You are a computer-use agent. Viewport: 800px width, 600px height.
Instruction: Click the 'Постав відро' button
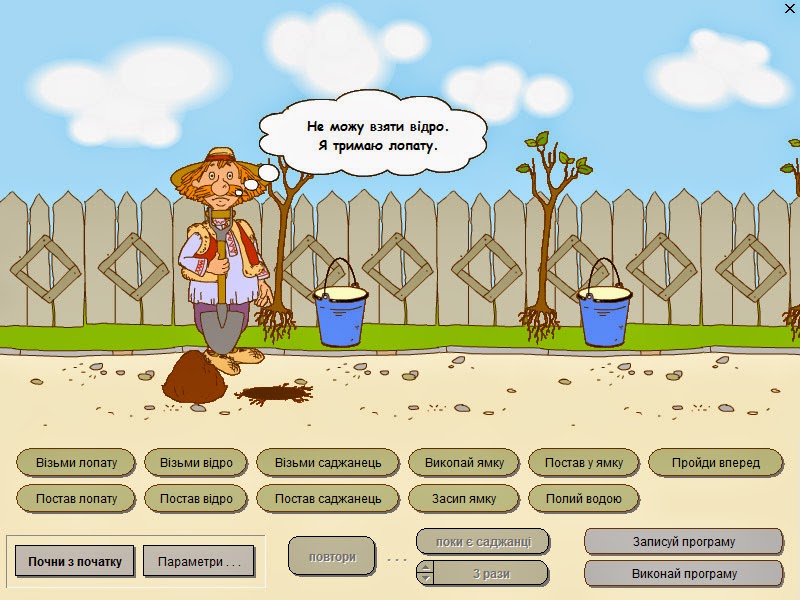pyautogui.click(x=196, y=498)
